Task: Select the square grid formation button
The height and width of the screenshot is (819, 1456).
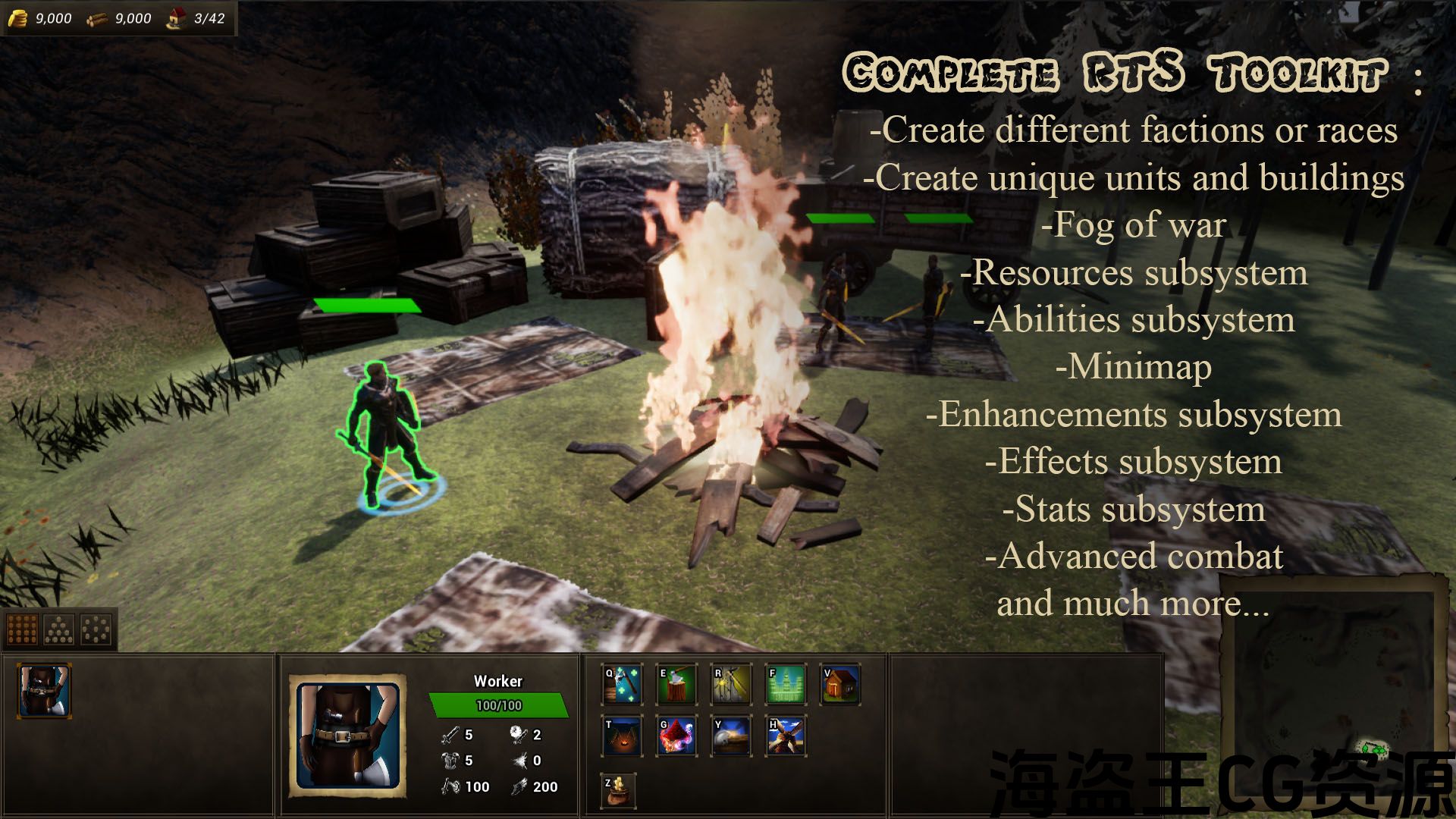Action: tap(22, 629)
